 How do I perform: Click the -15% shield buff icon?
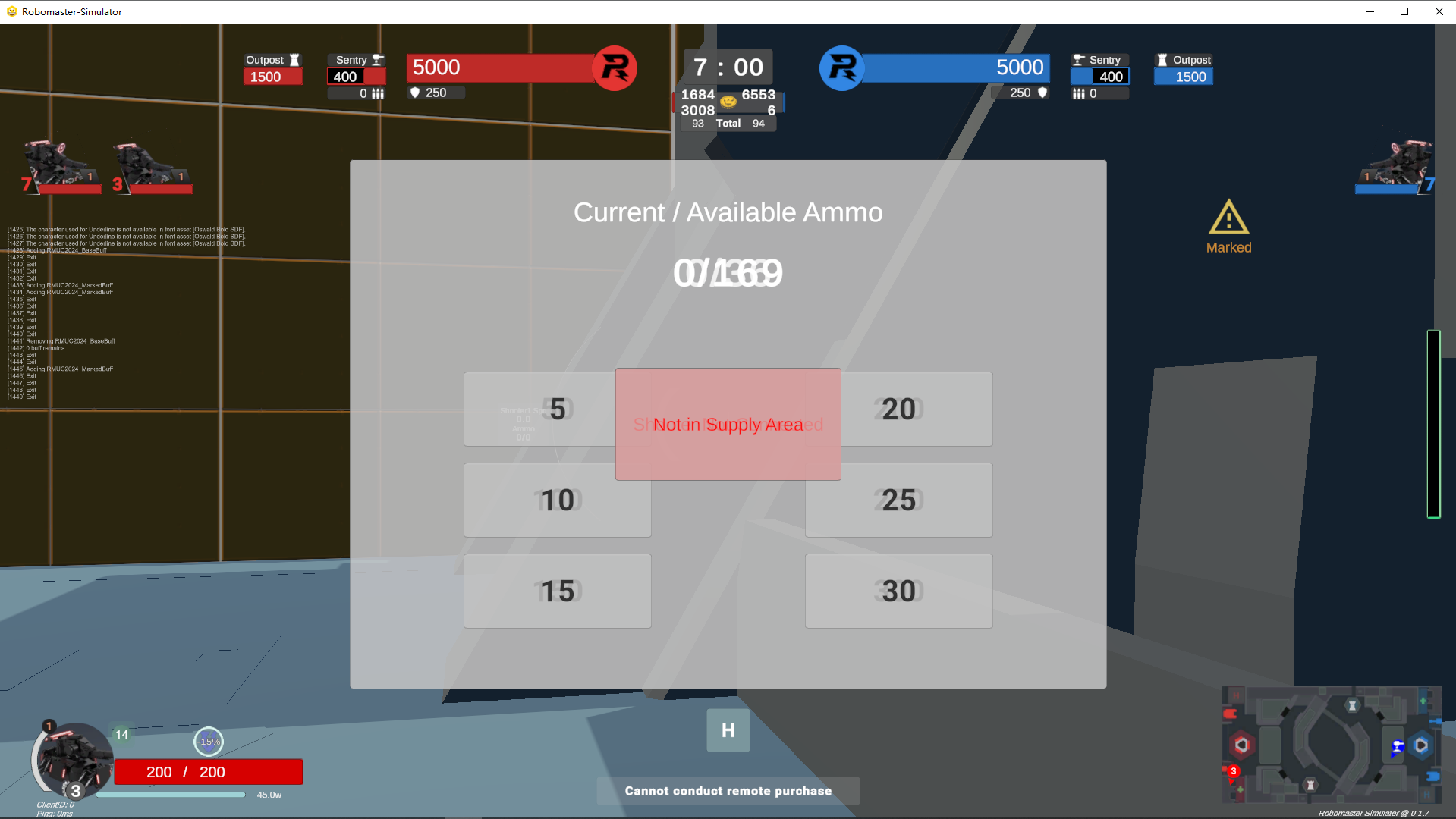pos(209,742)
